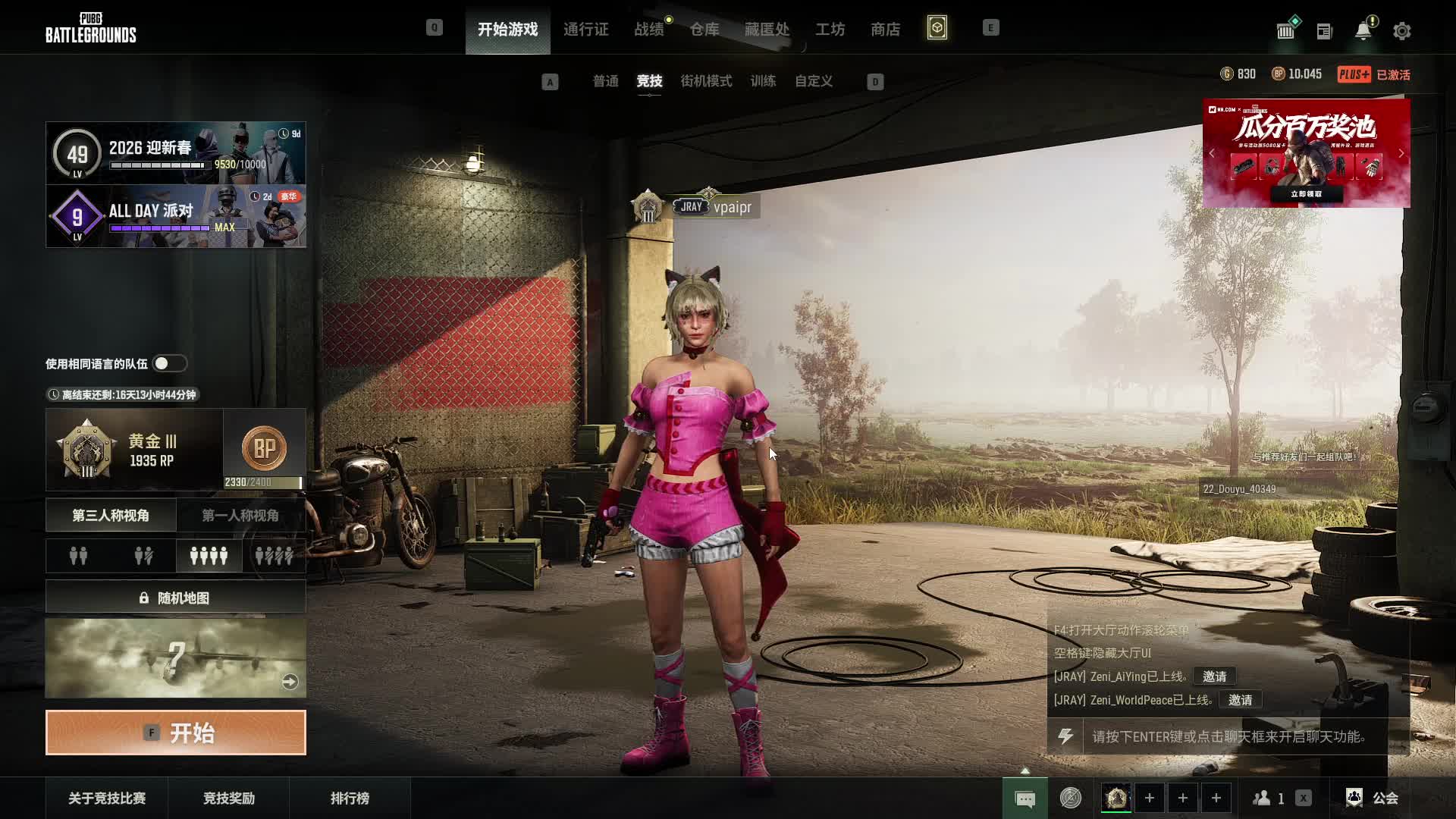The image size is (1456, 819).
Task: Open the 随机地图 map selection
Action: click(176, 598)
